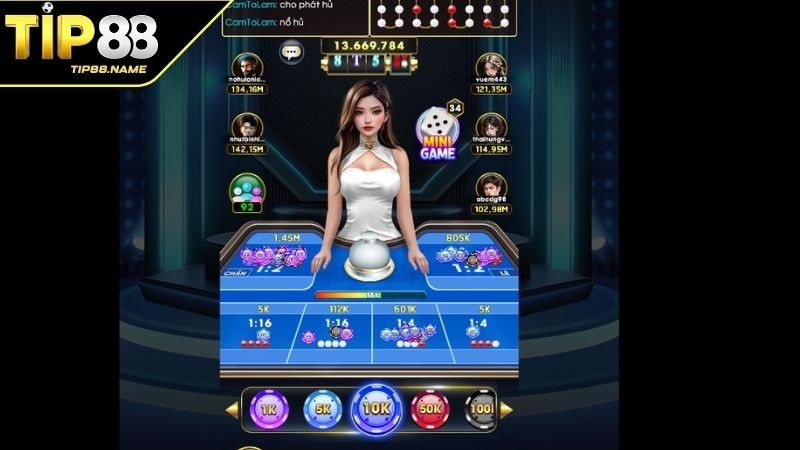Pick the 10K betting chip
Viewport: 800px width, 450px height.
[x=376, y=410]
